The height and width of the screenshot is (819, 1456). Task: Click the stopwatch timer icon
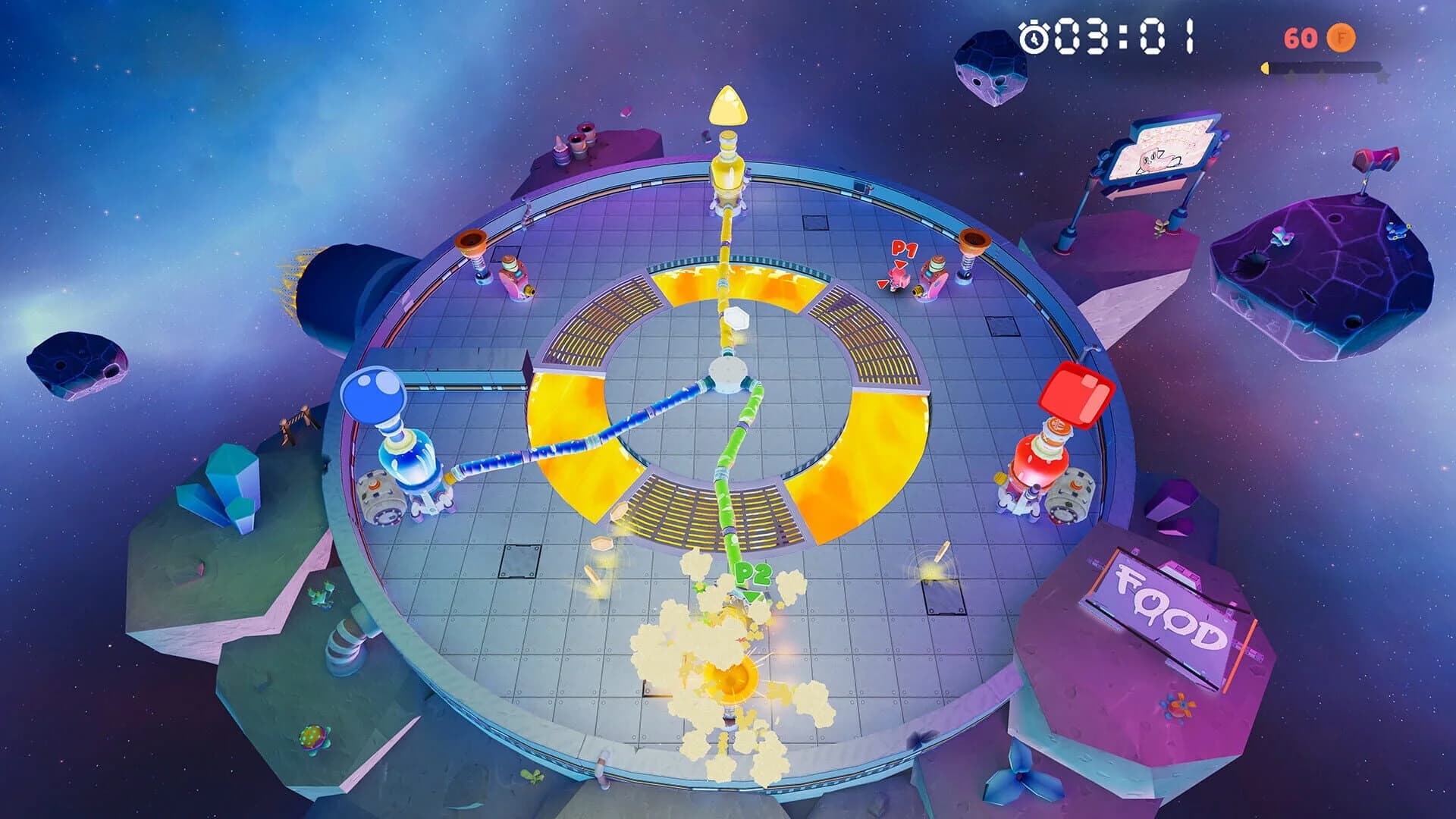click(x=1033, y=36)
